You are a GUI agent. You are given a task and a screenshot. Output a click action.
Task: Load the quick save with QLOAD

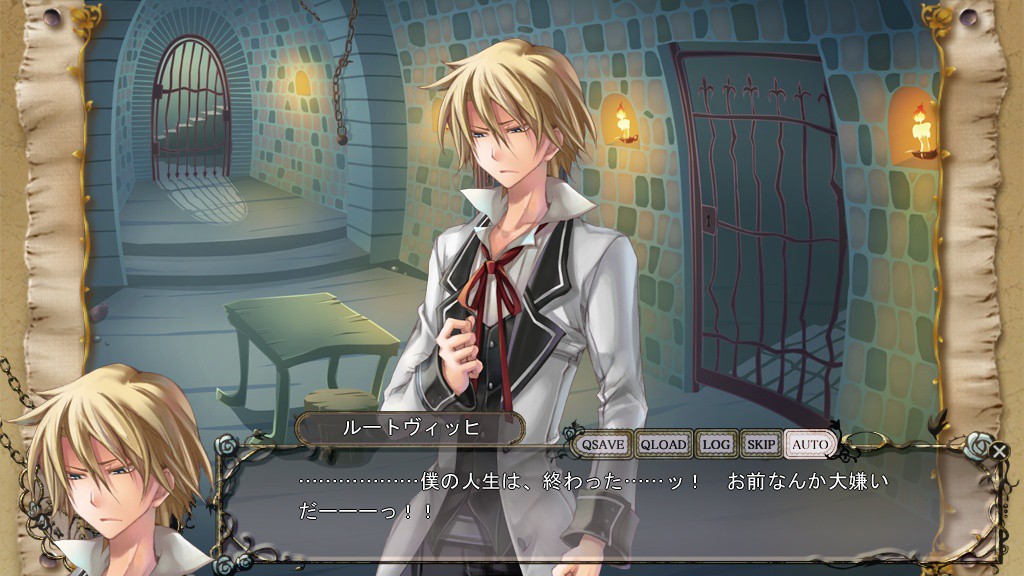664,443
